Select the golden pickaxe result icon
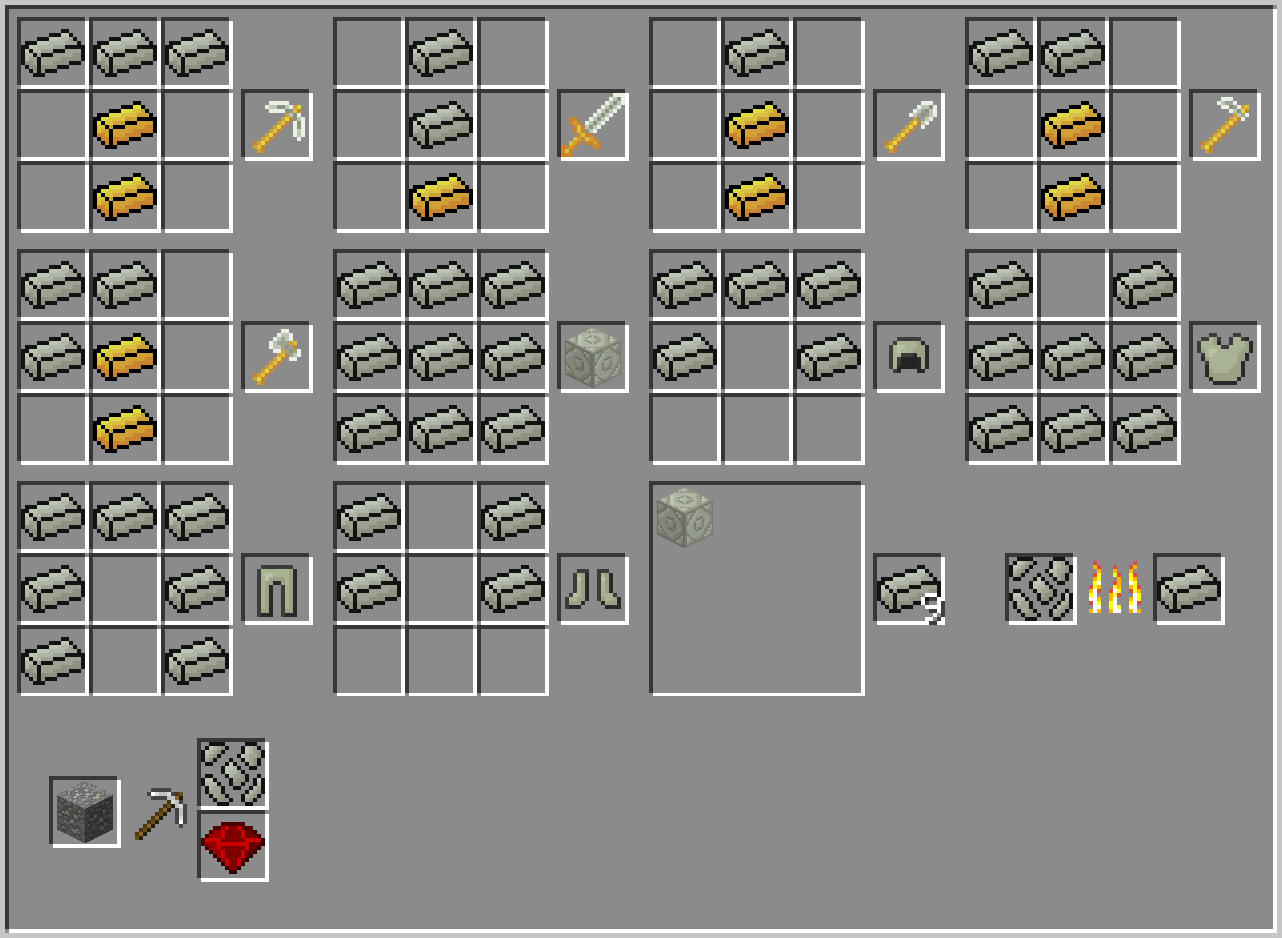The width and height of the screenshot is (1282, 938). point(277,125)
